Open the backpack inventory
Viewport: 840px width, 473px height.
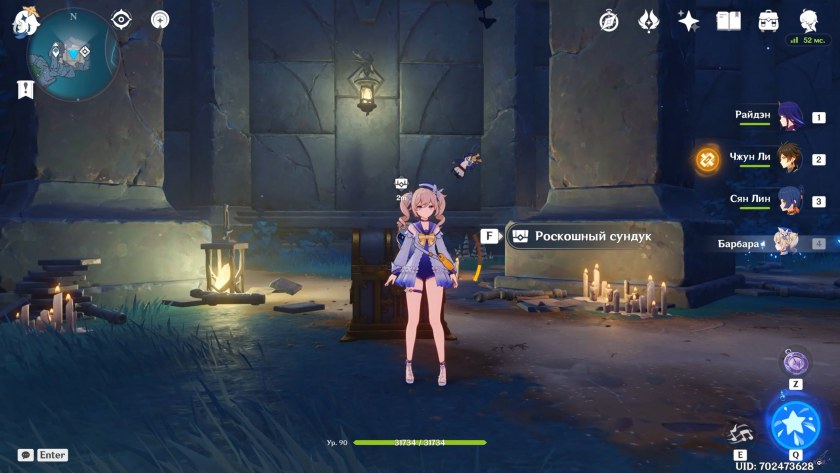[769, 21]
